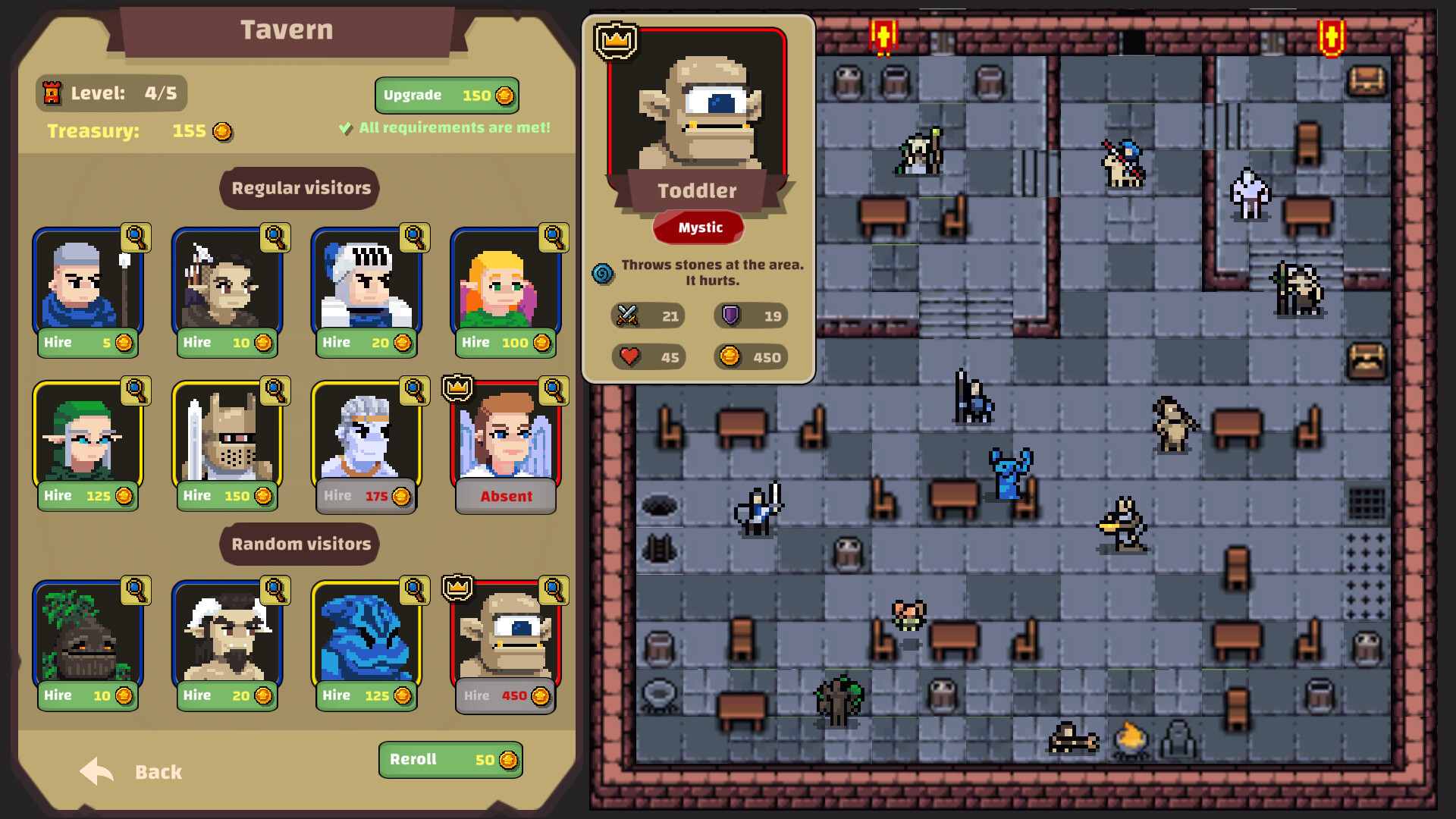Select the Mystic class badge

click(698, 227)
